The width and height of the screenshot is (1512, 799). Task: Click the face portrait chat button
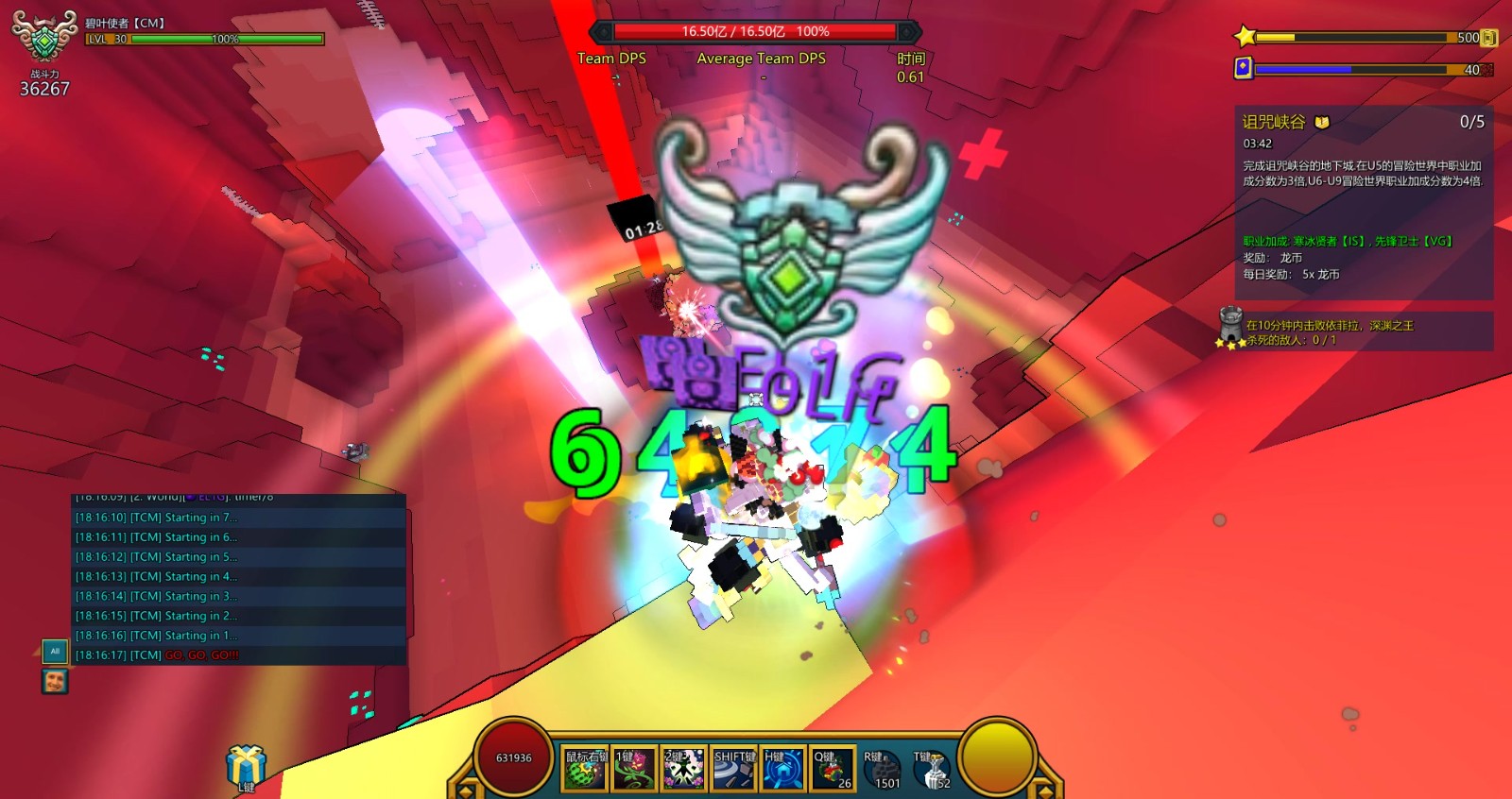click(55, 680)
